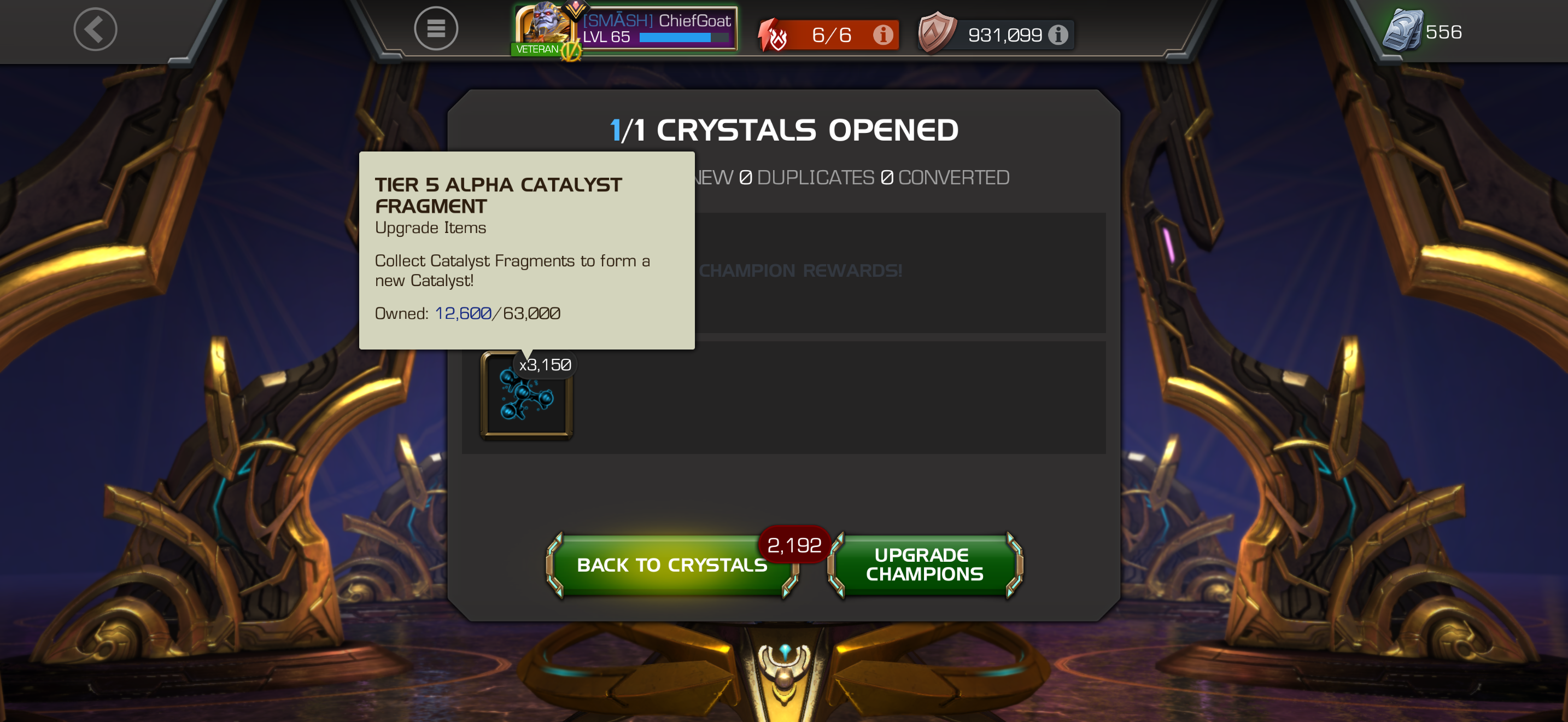
Task: Open the owned fragments count 12,600 link
Action: [x=461, y=313]
